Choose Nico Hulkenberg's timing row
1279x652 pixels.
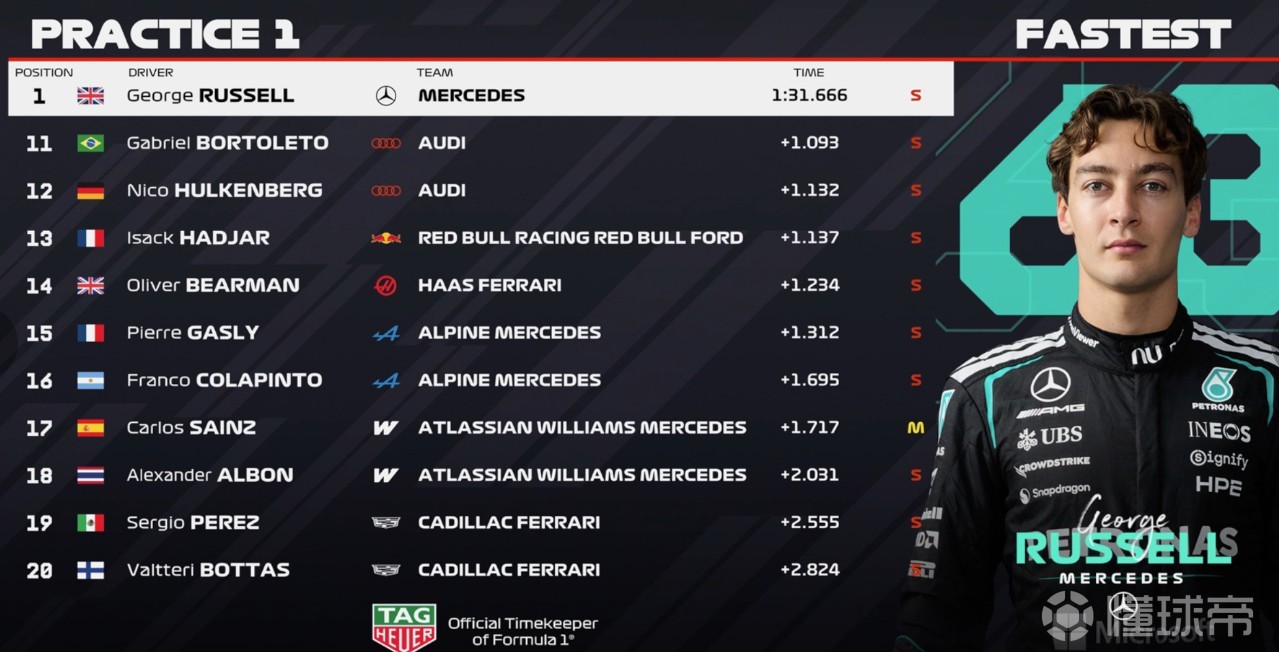pos(480,190)
